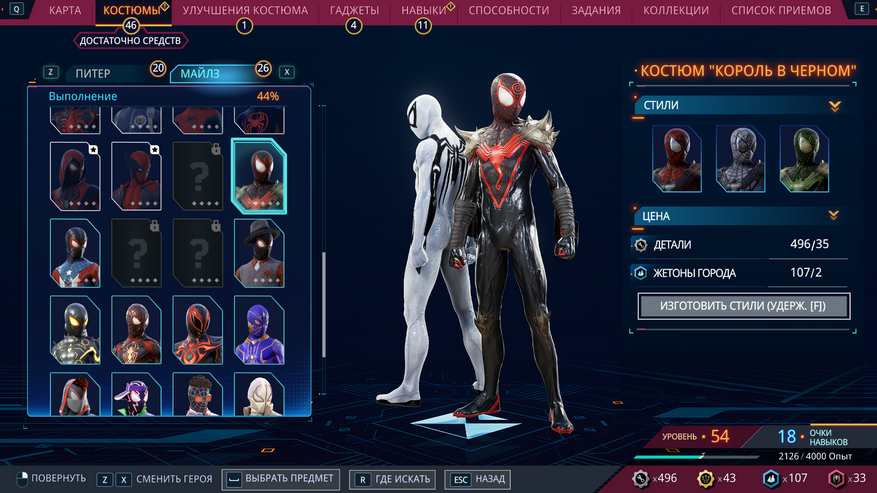
Task: Select the Майлз suit tab
Action: (x=215, y=73)
